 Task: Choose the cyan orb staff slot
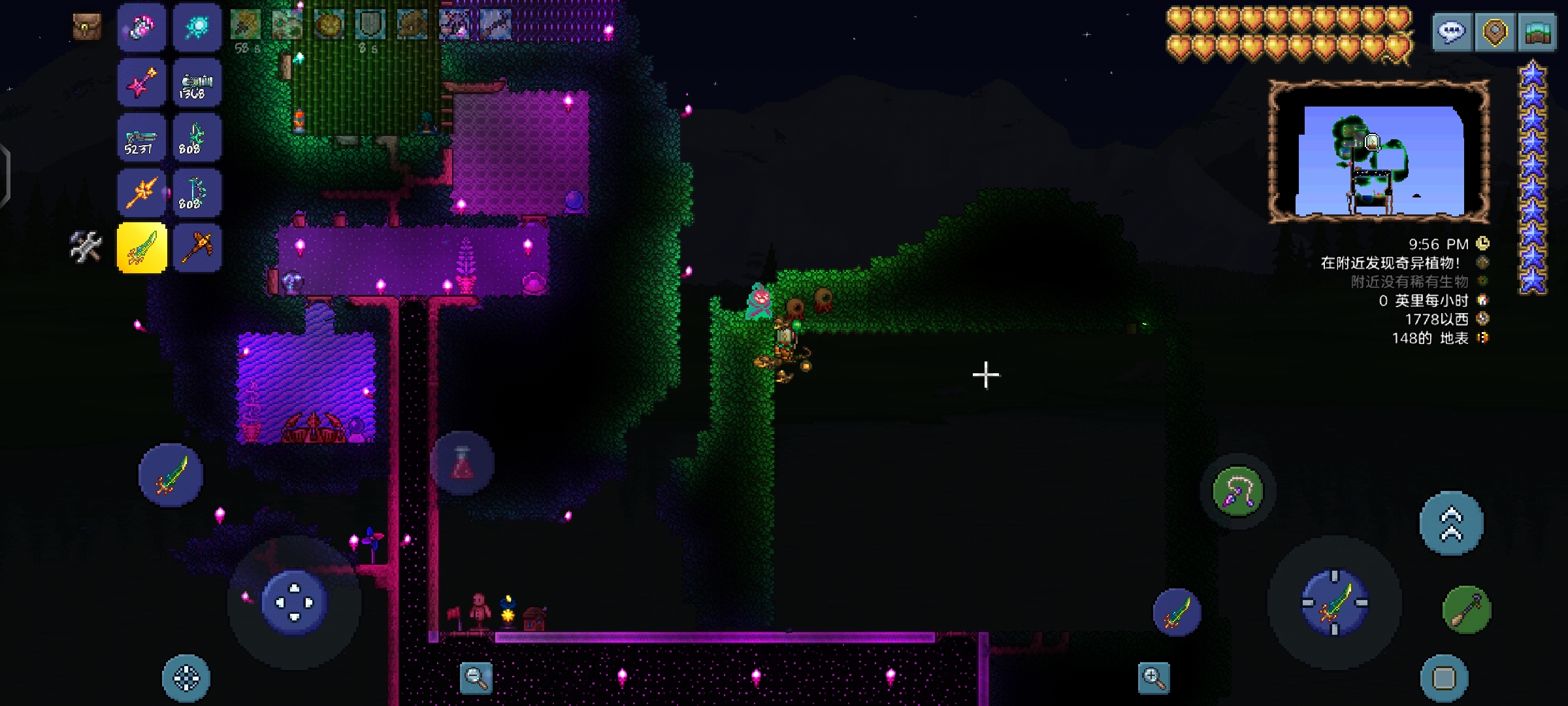(x=197, y=27)
